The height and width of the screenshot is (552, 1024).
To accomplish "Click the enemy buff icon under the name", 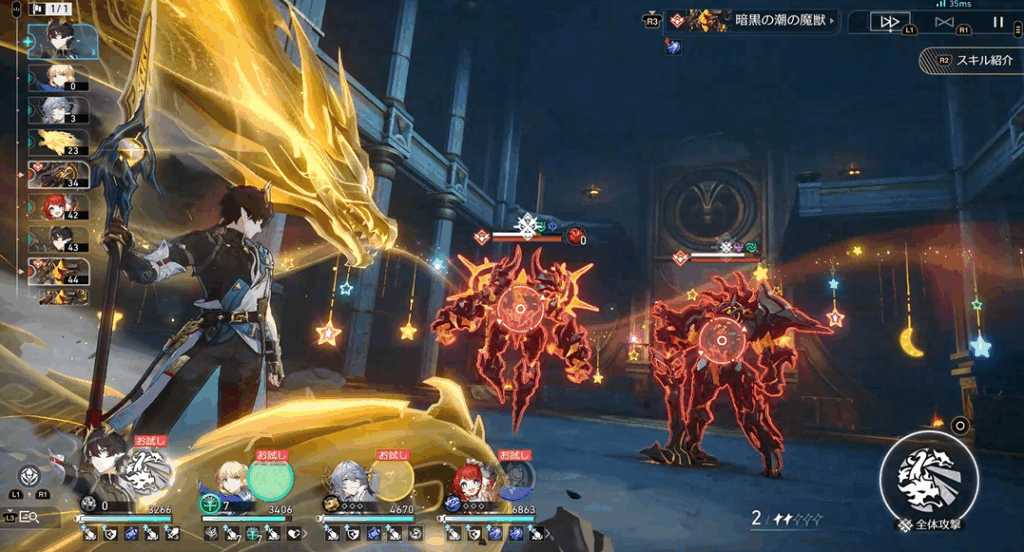I will click(673, 47).
